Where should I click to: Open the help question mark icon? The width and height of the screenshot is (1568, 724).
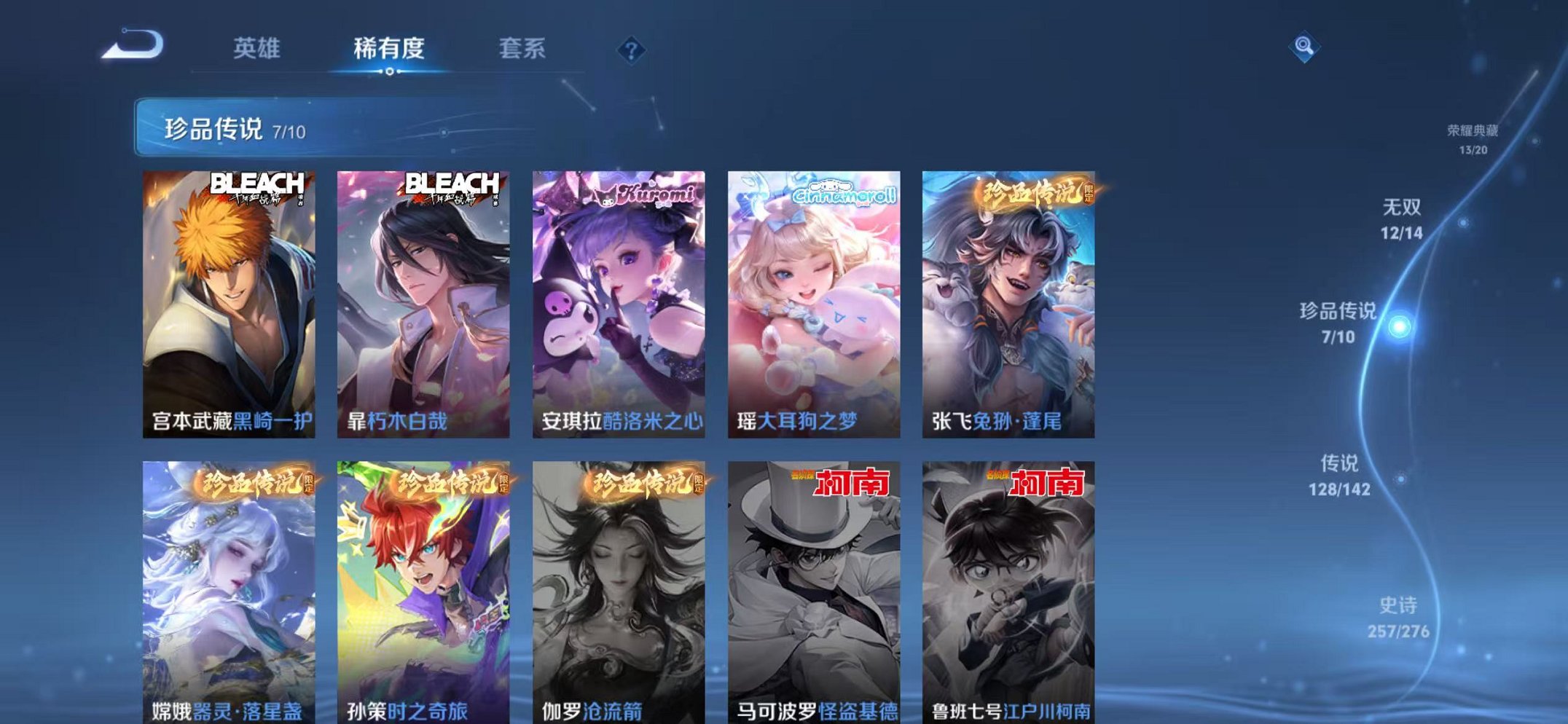[x=632, y=50]
